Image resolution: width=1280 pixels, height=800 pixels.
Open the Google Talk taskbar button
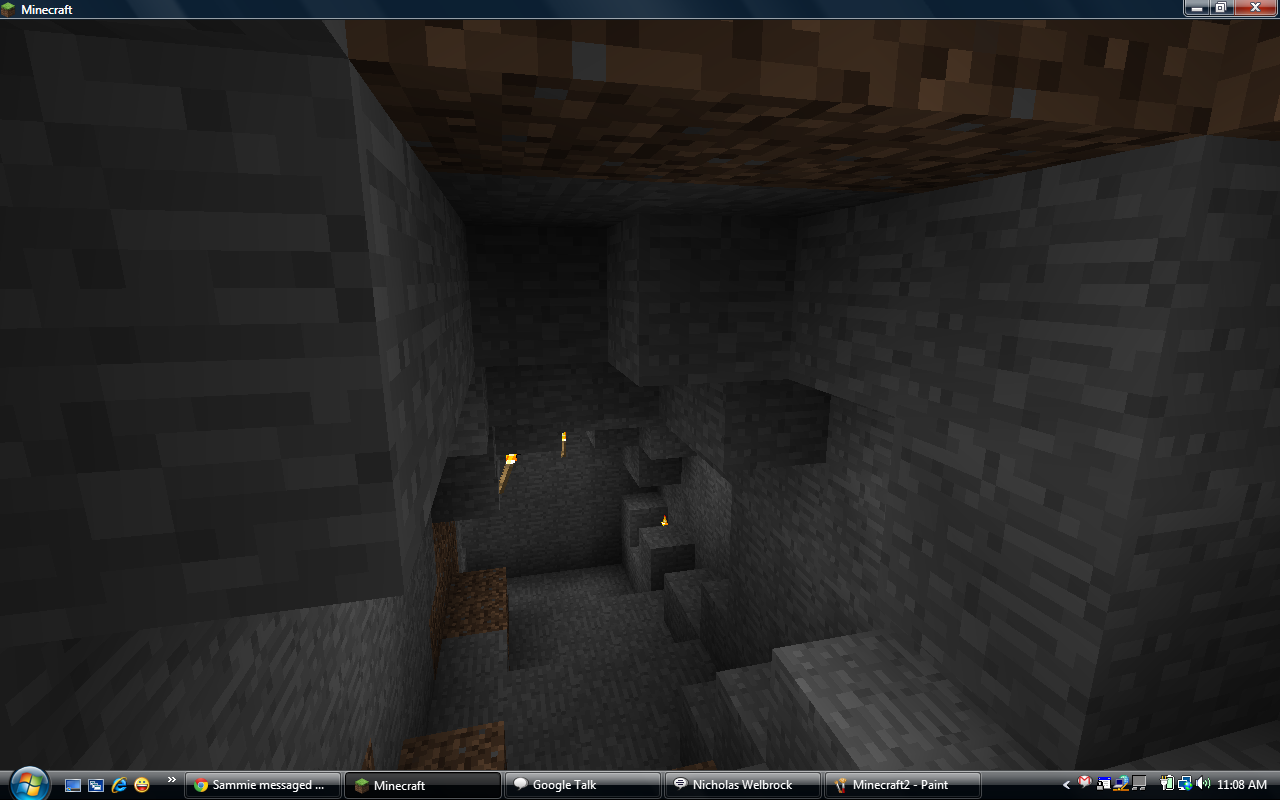click(583, 784)
